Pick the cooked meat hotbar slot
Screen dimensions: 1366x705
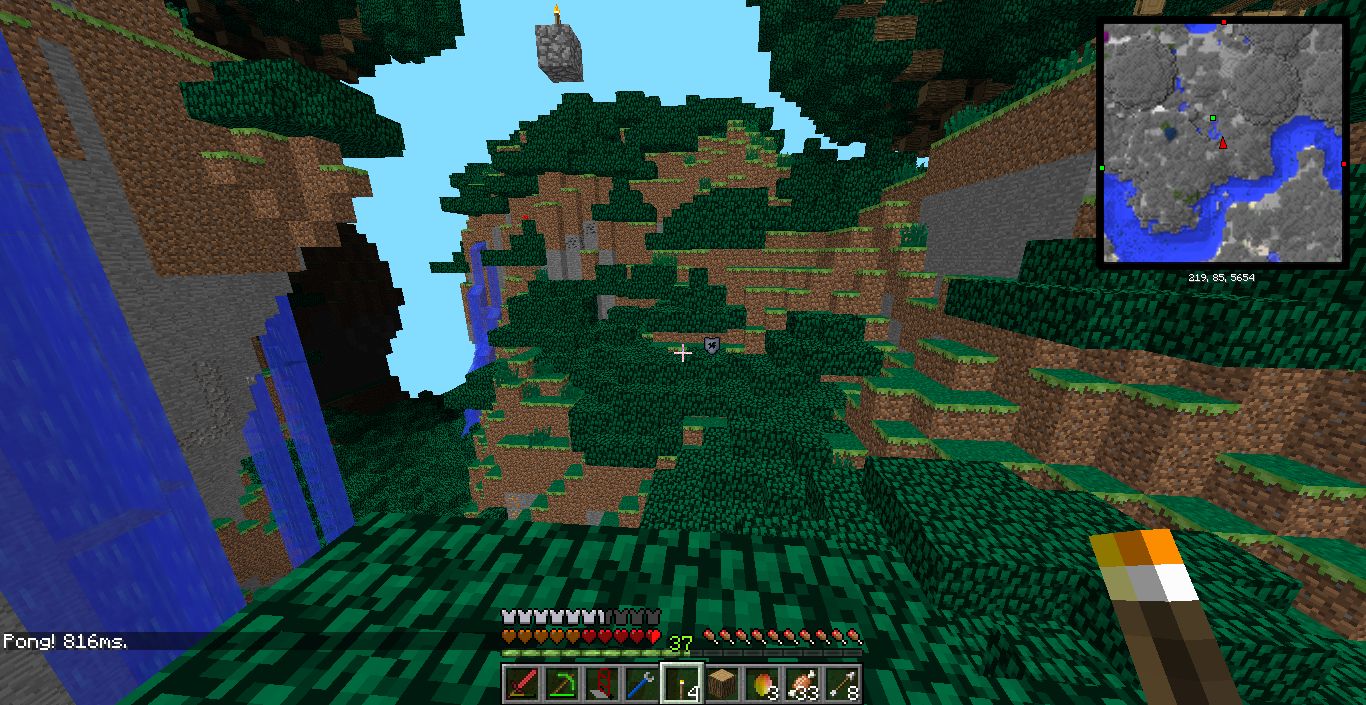(x=801, y=684)
